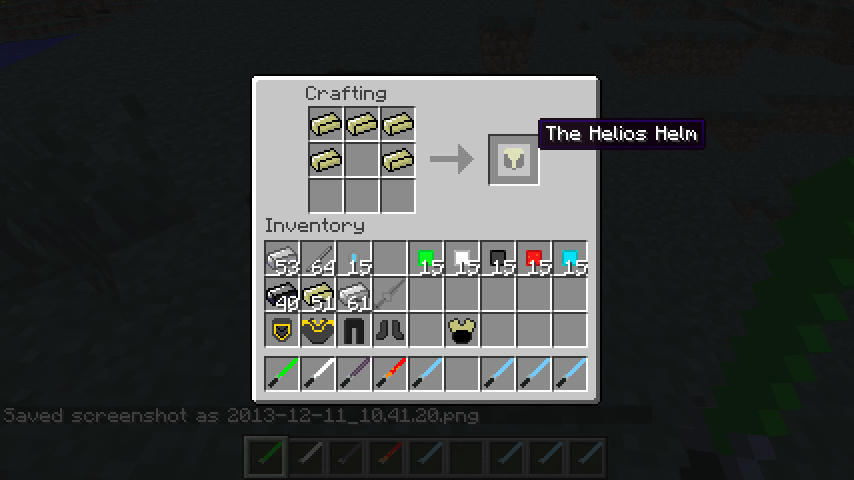Pick up the 40 dark ingots stack
Viewport: 854px width, 480px height.
coord(282,295)
